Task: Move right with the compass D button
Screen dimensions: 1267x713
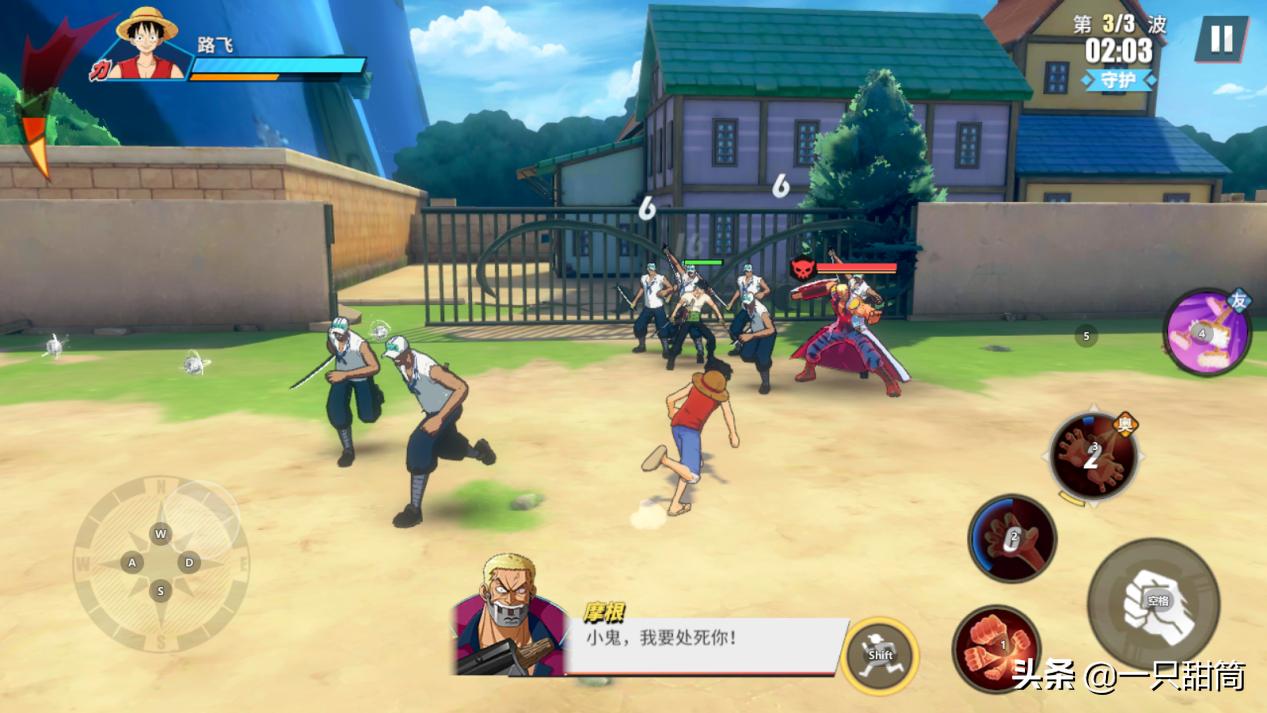Action: (189, 563)
